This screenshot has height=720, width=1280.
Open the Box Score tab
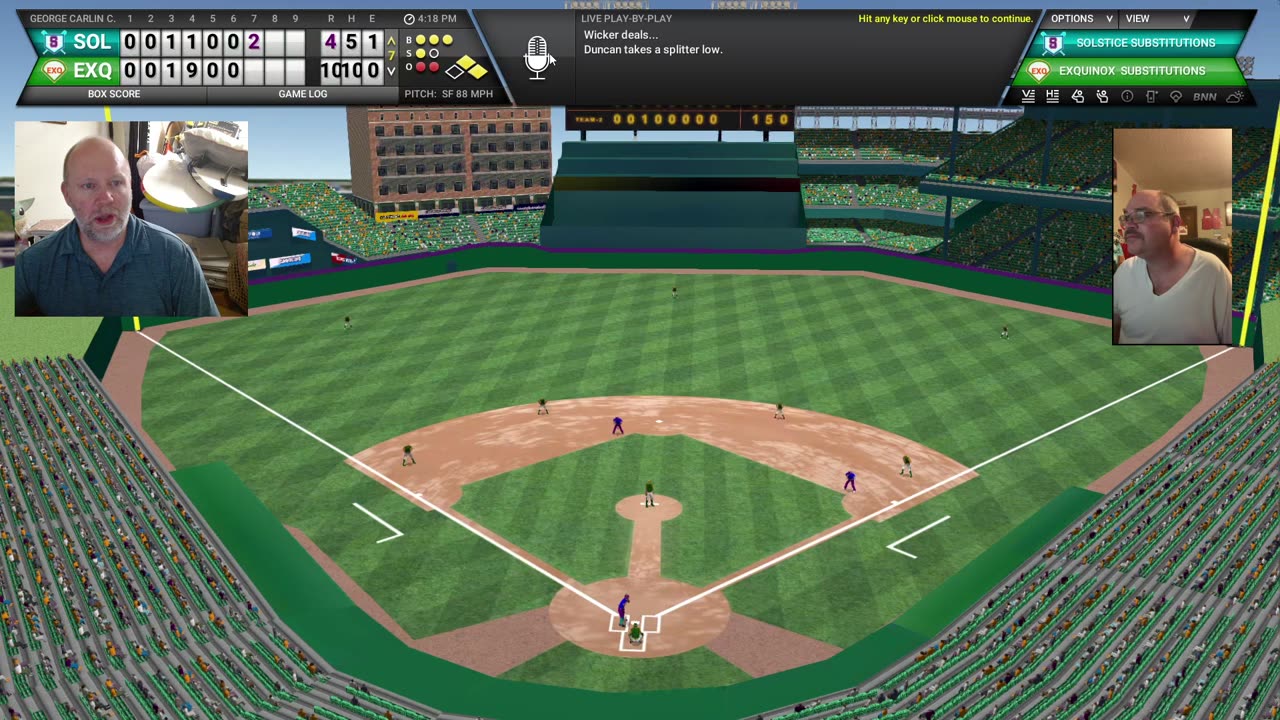point(114,94)
